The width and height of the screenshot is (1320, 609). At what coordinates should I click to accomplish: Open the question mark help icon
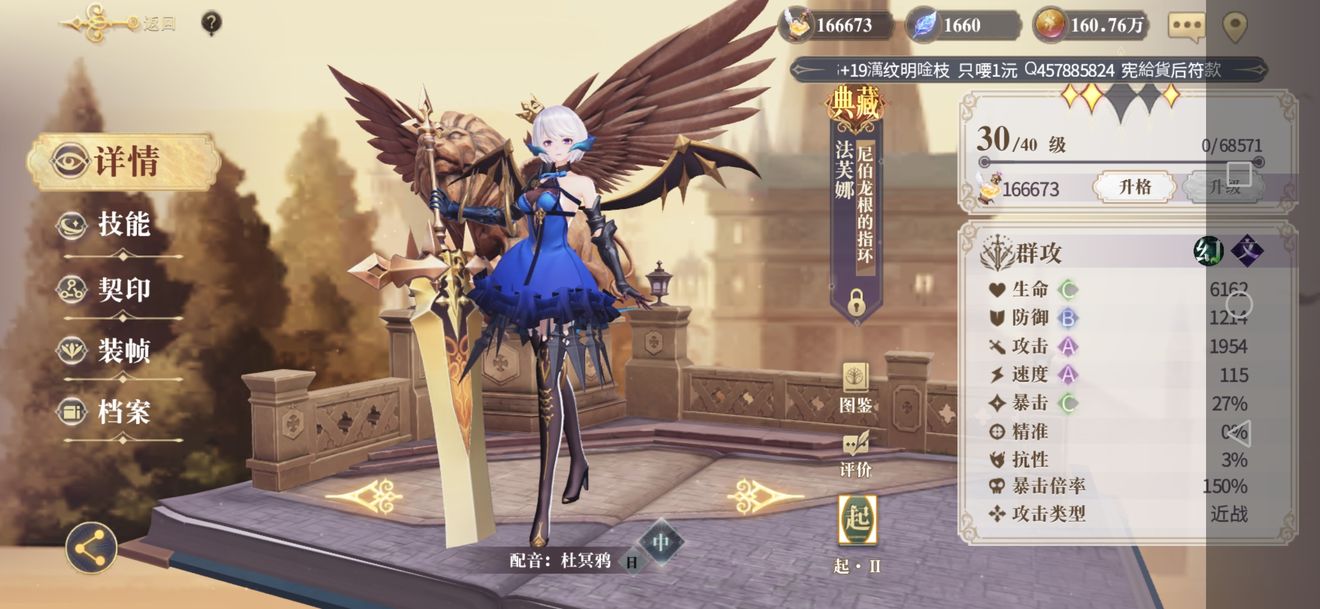tap(211, 23)
